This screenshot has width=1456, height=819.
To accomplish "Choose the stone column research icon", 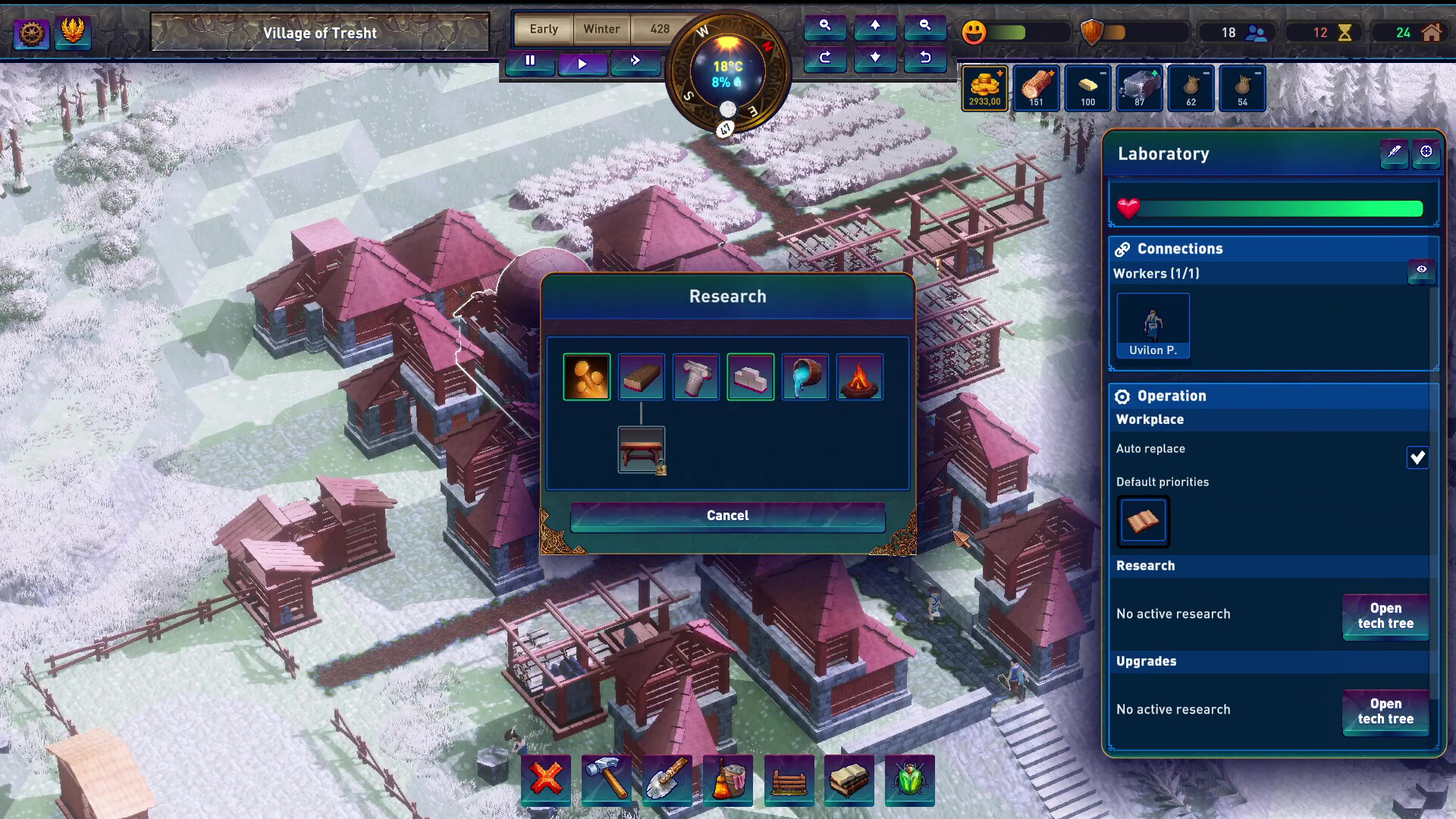I will [x=696, y=377].
